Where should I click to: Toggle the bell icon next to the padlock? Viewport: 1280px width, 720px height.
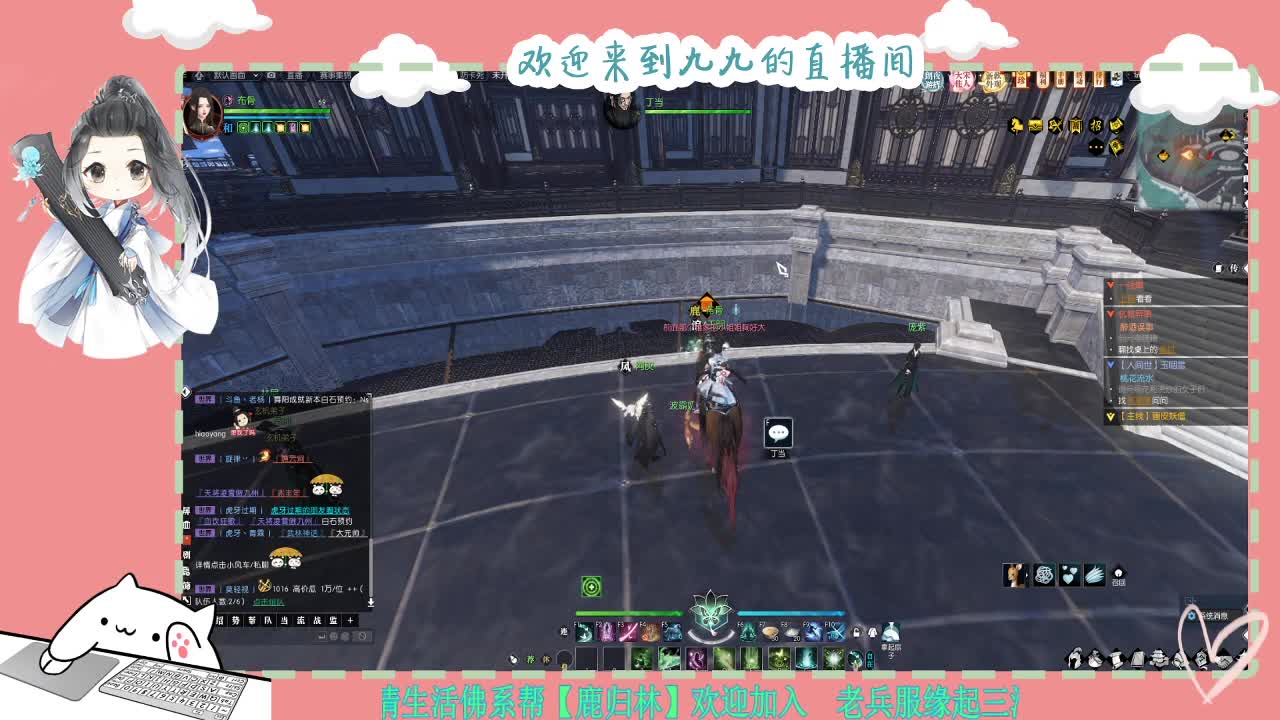click(871, 632)
